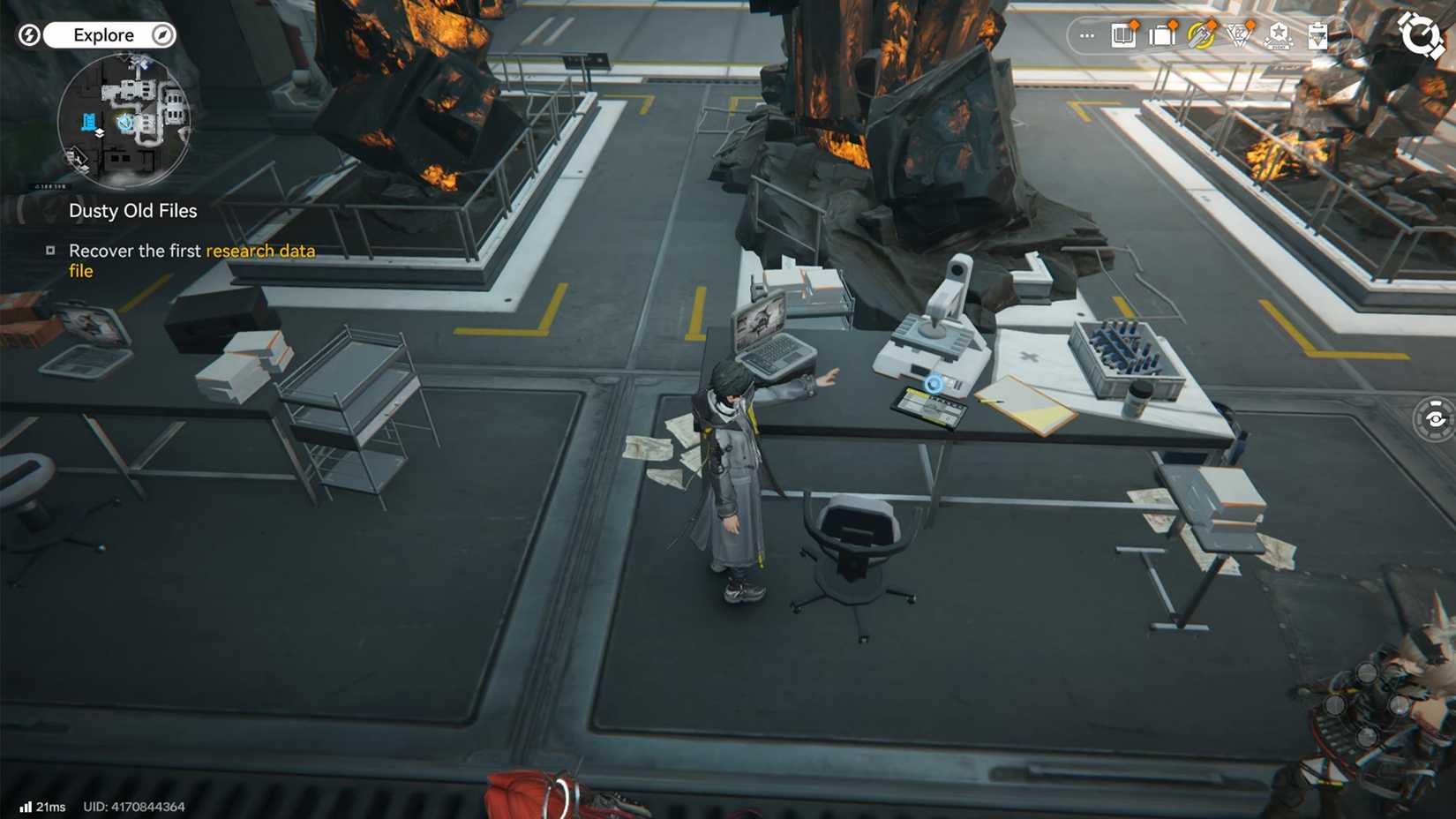The width and height of the screenshot is (1456, 819).
Task: Click the compass icon on the Explore pill
Action: click(161, 34)
